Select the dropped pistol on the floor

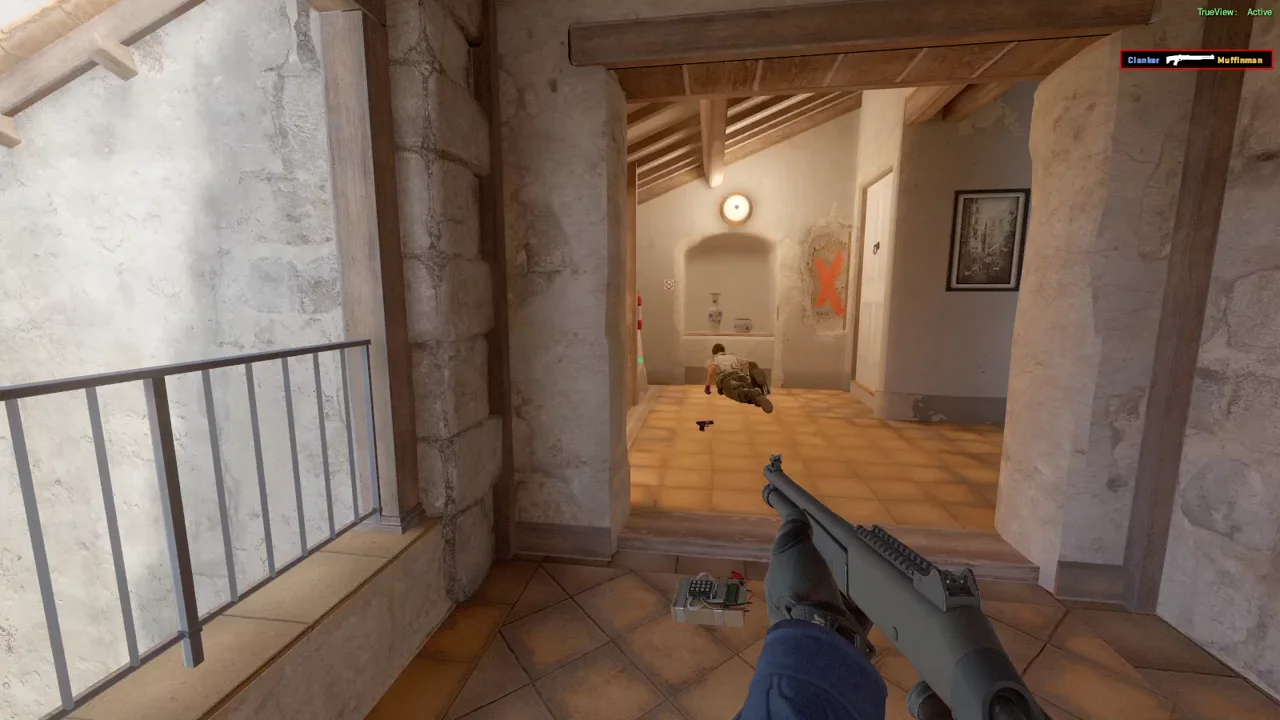tap(703, 425)
